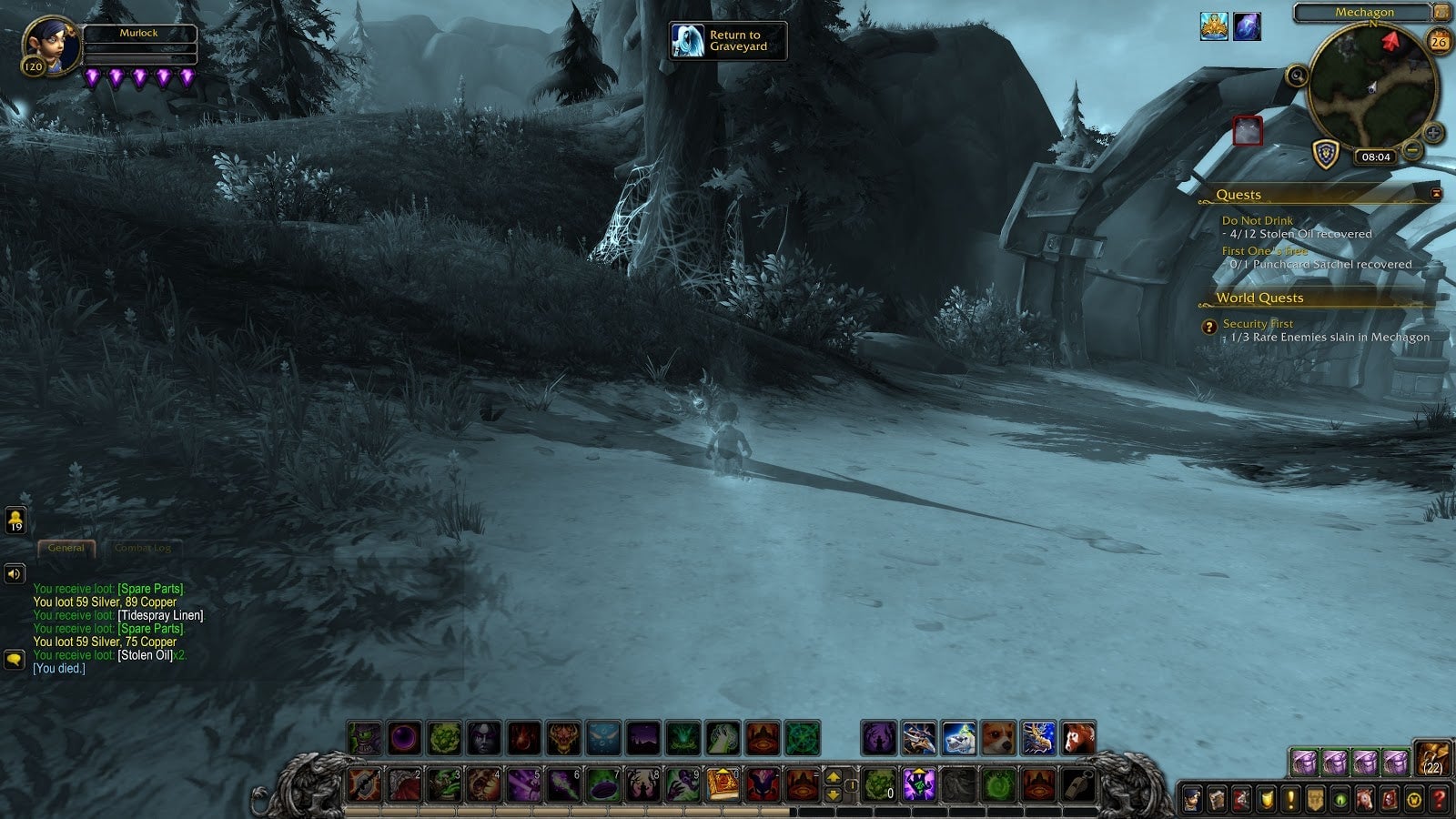Click the Security First world quest link
This screenshot has height=819, width=1456.
[x=1260, y=323]
